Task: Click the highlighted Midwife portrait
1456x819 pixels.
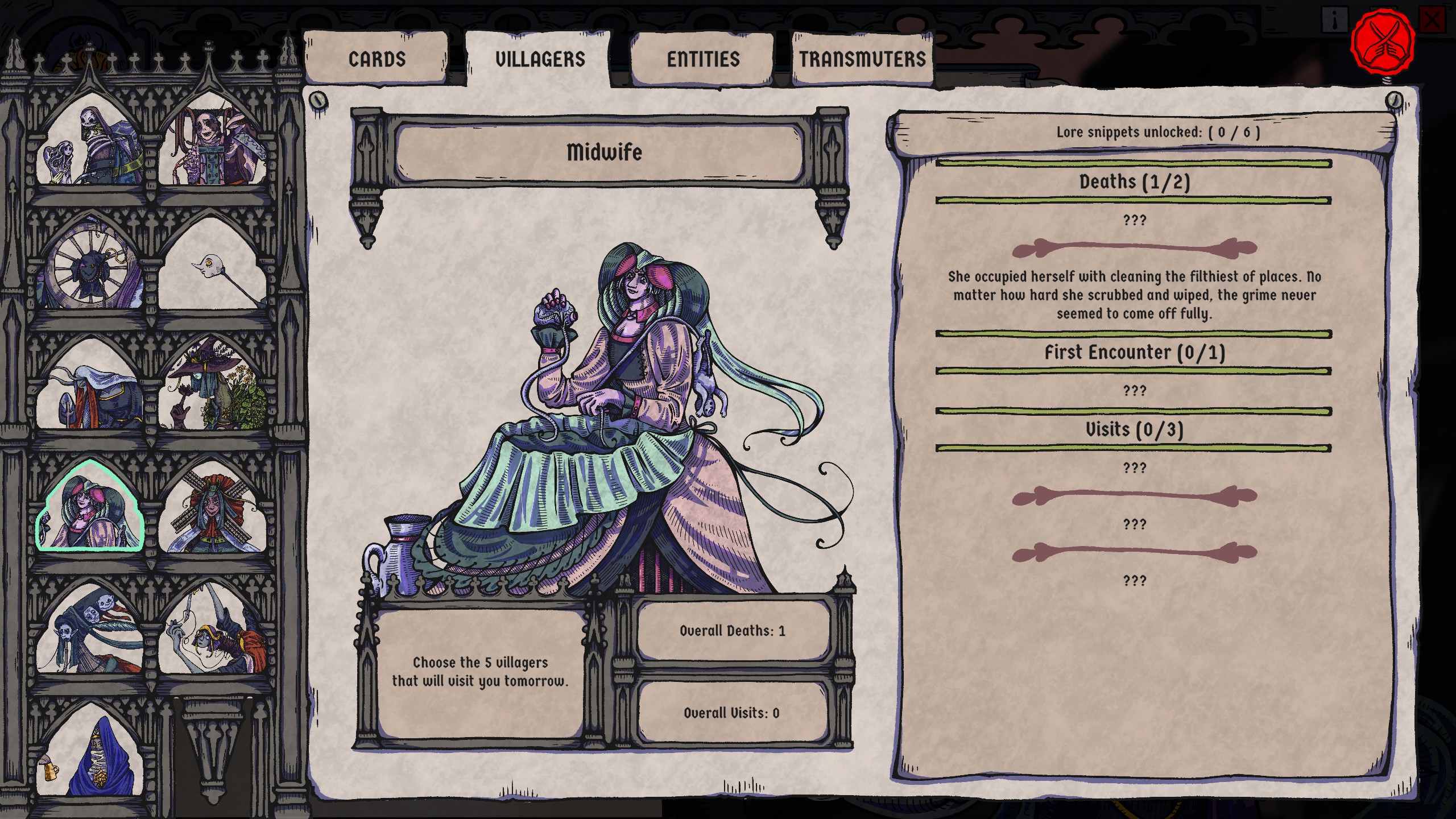Action: pyautogui.click(x=91, y=509)
